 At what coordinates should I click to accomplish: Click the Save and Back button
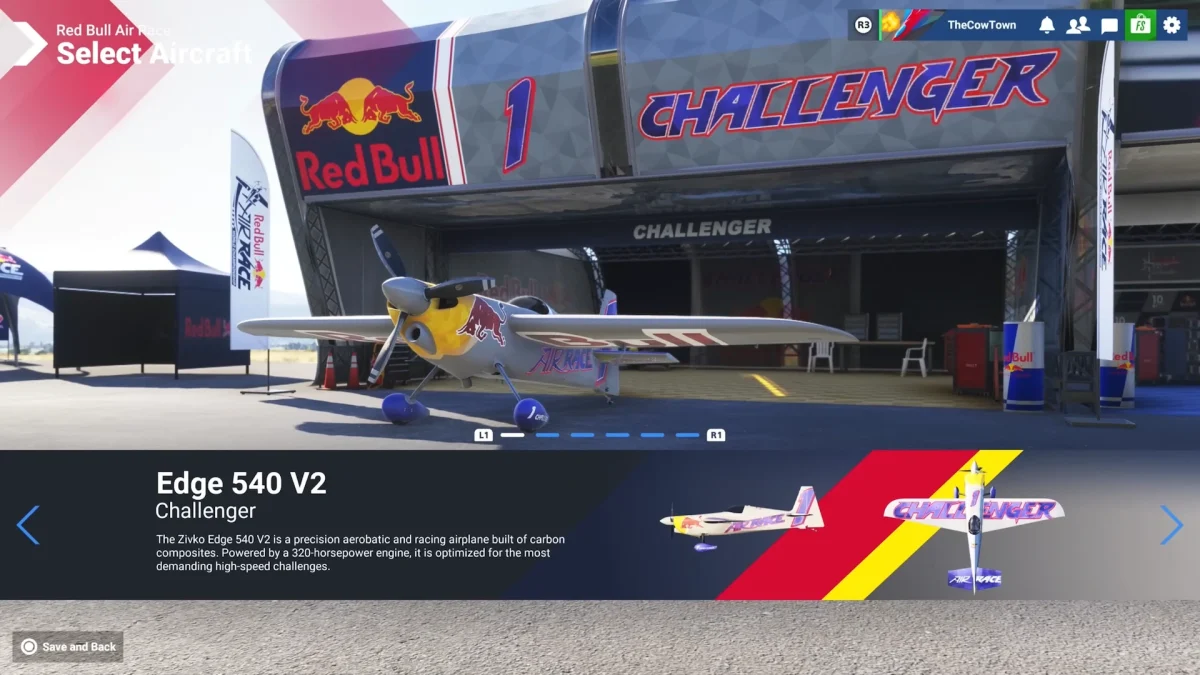click(x=68, y=647)
